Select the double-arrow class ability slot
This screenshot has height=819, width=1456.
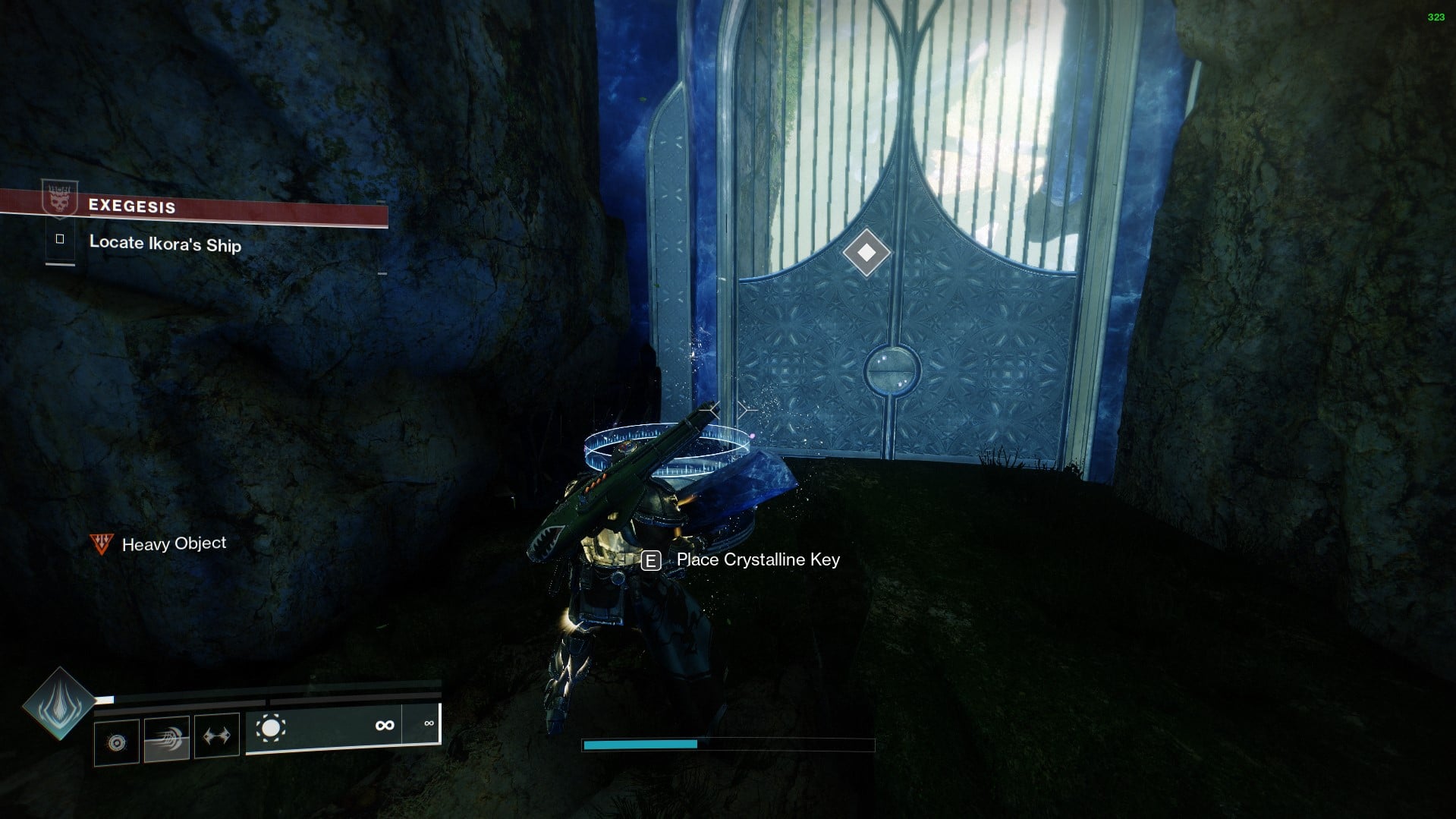click(x=217, y=735)
